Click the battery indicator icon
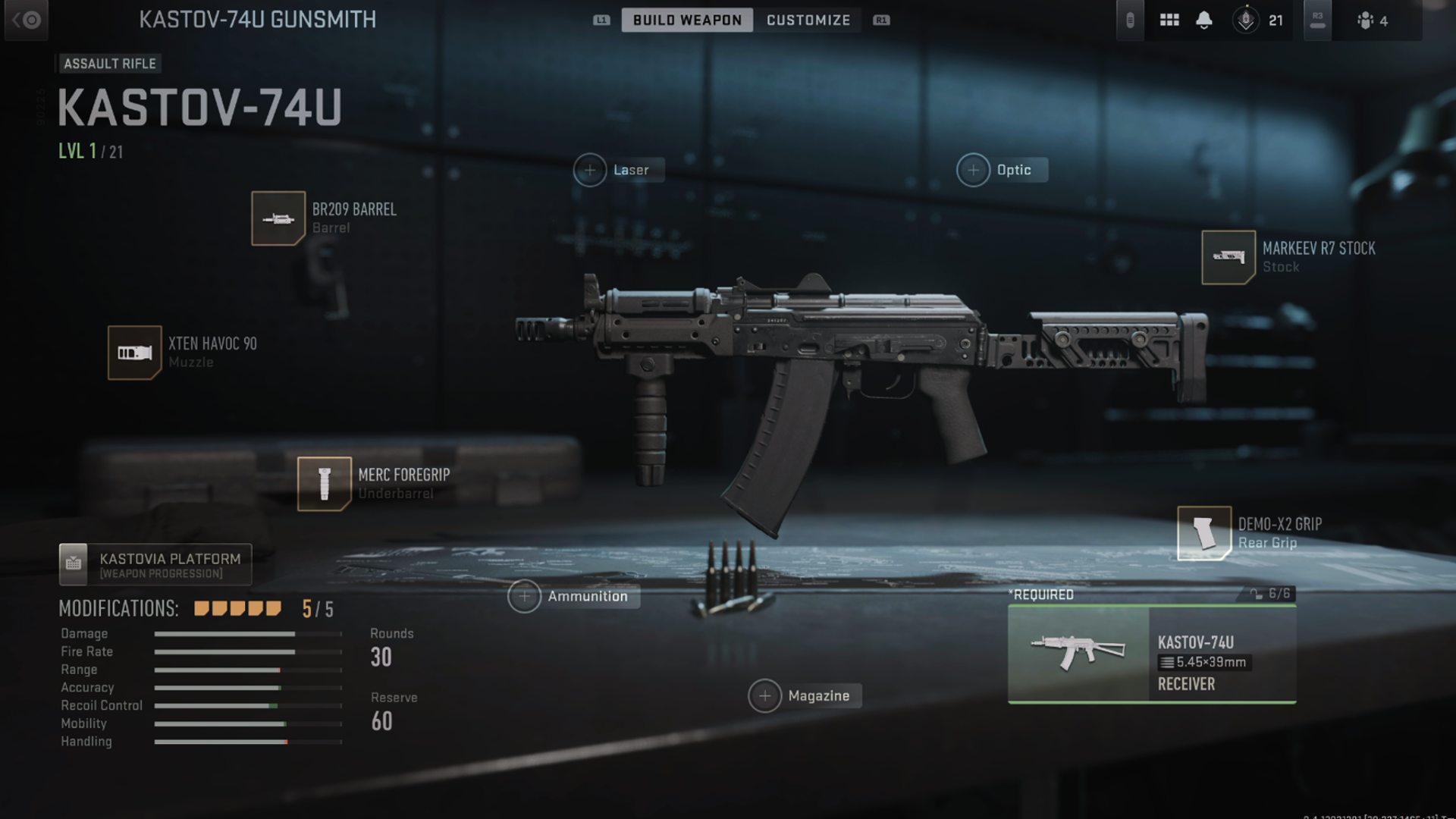This screenshot has height=819, width=1456. 1131,20
